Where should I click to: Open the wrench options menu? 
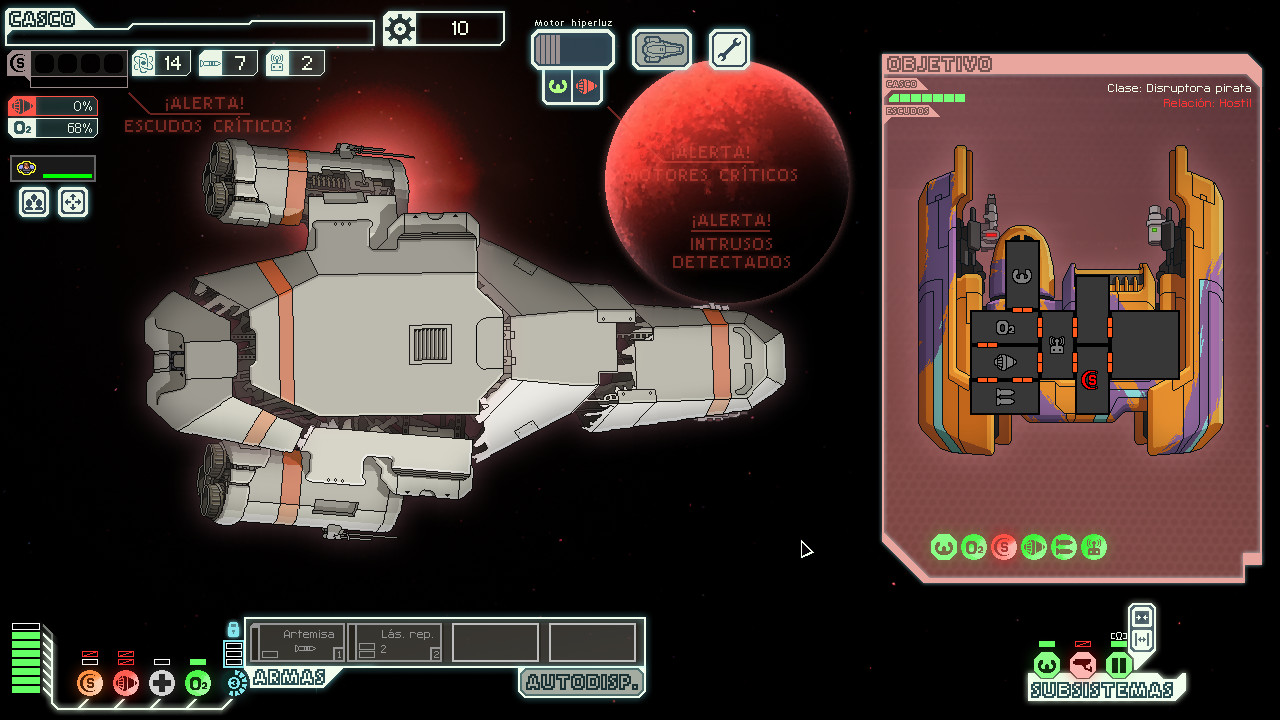click(x=729, y=49)
